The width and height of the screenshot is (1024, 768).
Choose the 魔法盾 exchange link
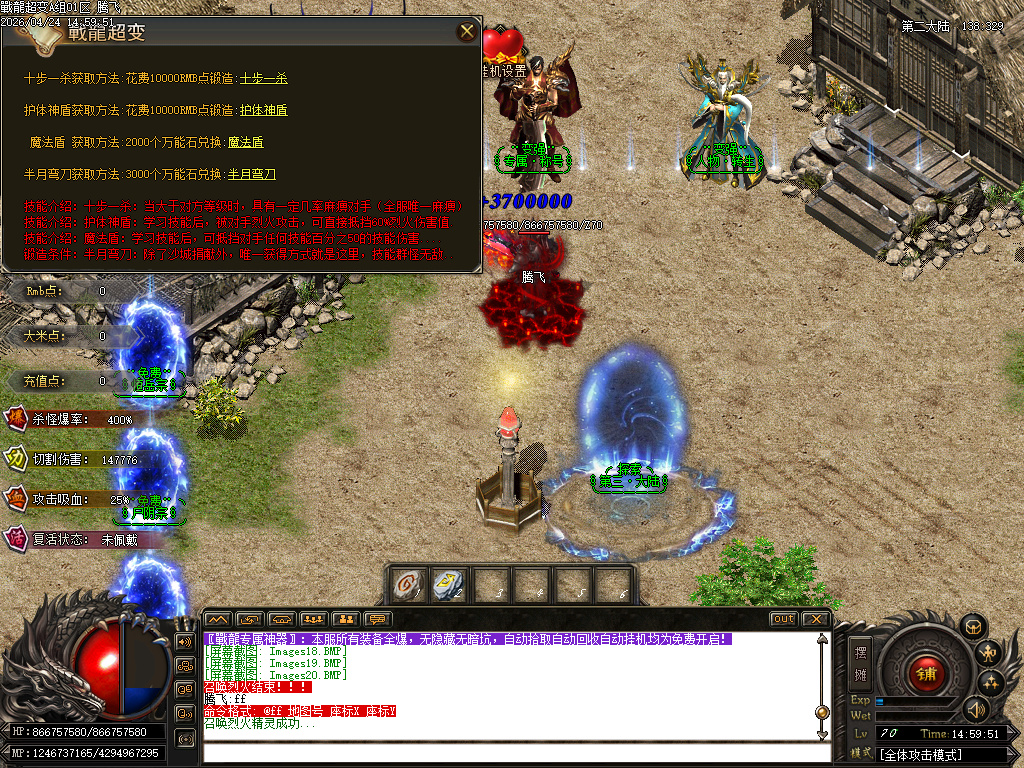coord(246,142)
